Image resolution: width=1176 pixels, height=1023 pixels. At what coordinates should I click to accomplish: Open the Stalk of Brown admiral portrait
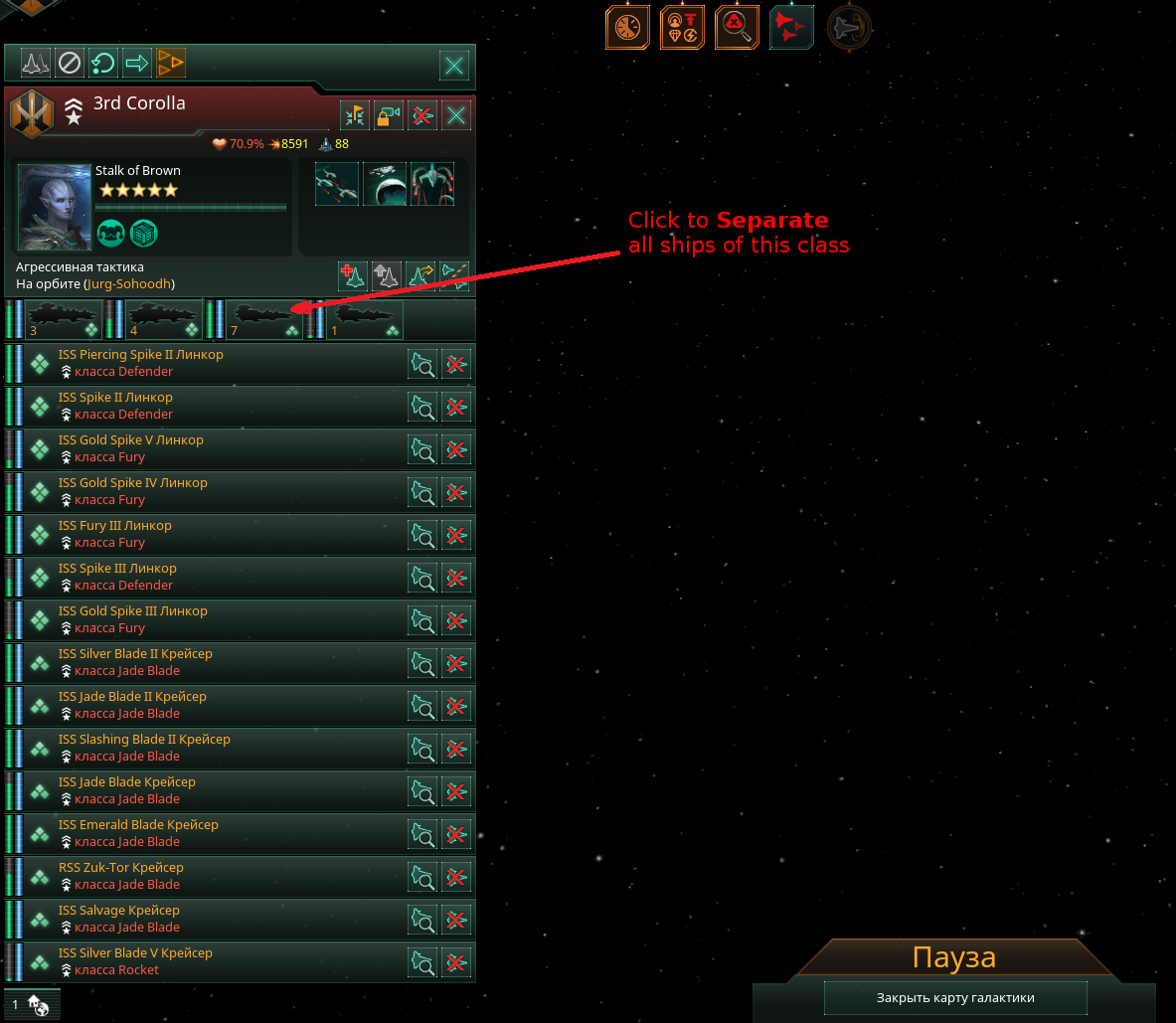click(55, 208)
